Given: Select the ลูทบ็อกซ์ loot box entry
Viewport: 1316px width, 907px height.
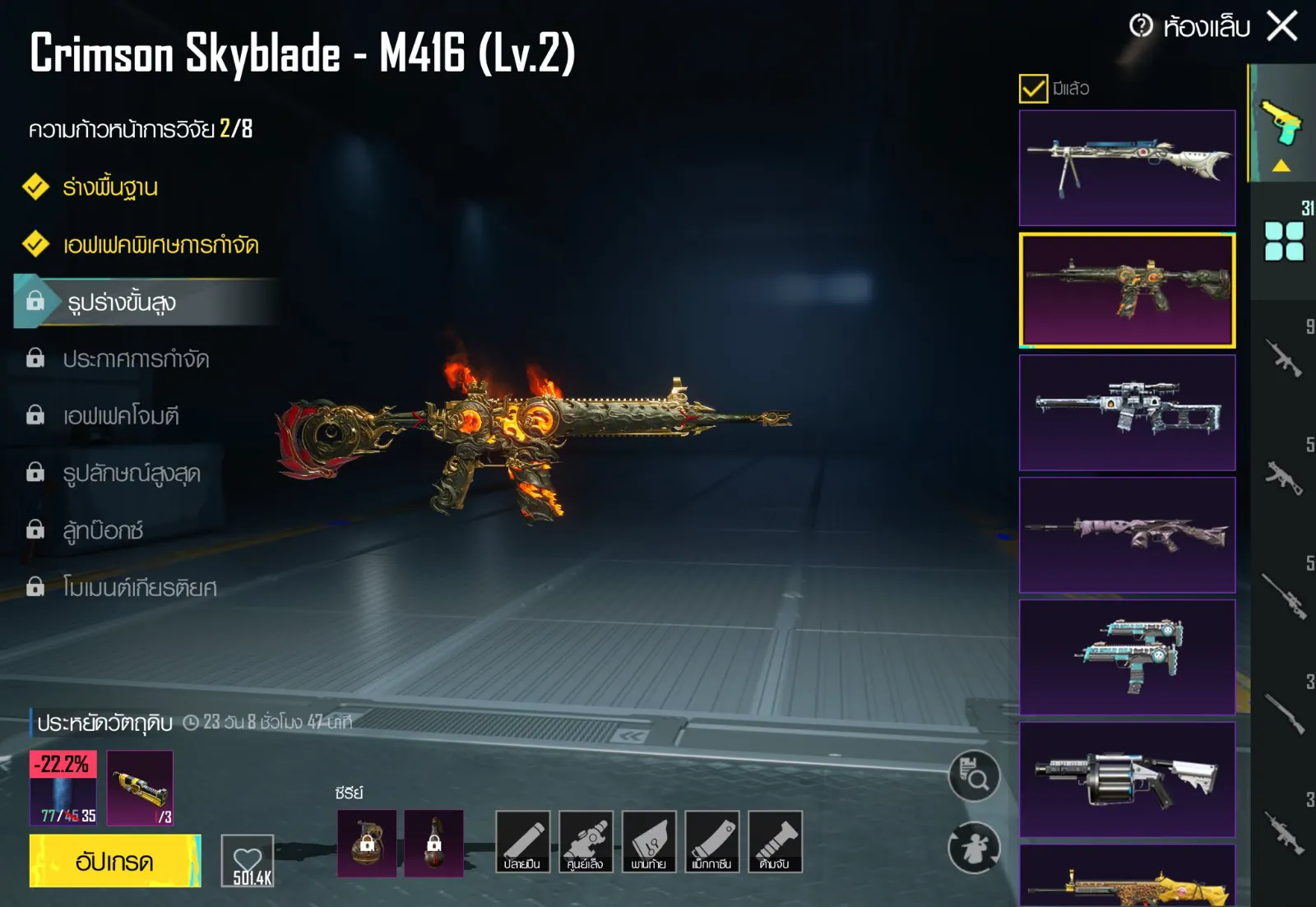Looking at the screenshot, I should tap(103, 531).
